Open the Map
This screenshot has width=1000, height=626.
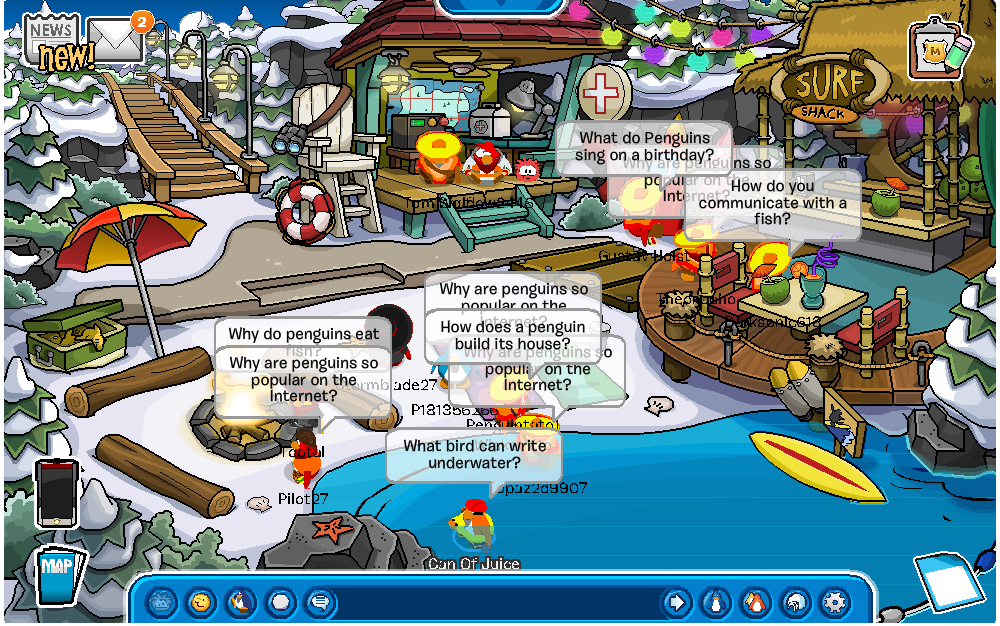57,575
